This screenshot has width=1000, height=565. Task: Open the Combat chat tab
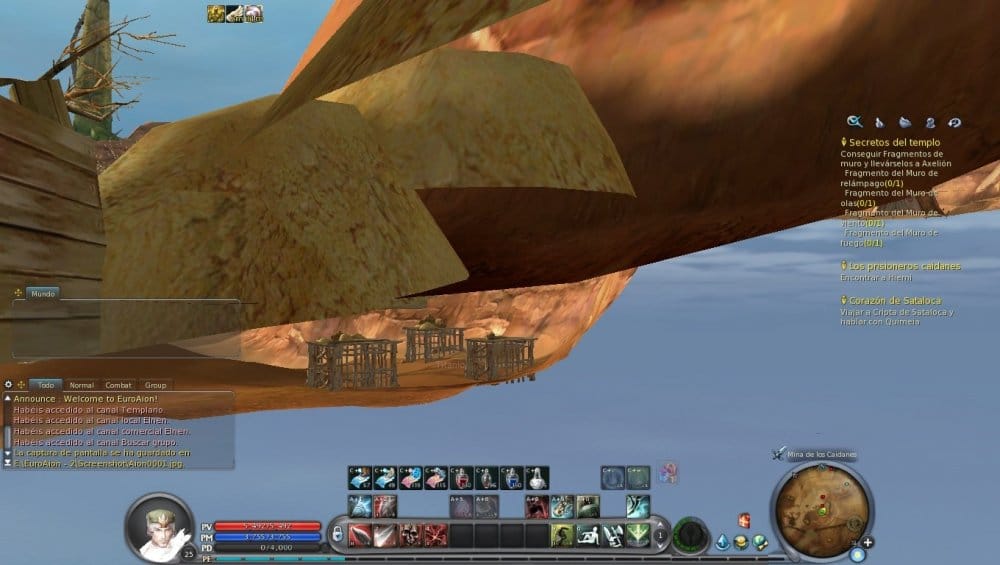pos(119,385)
